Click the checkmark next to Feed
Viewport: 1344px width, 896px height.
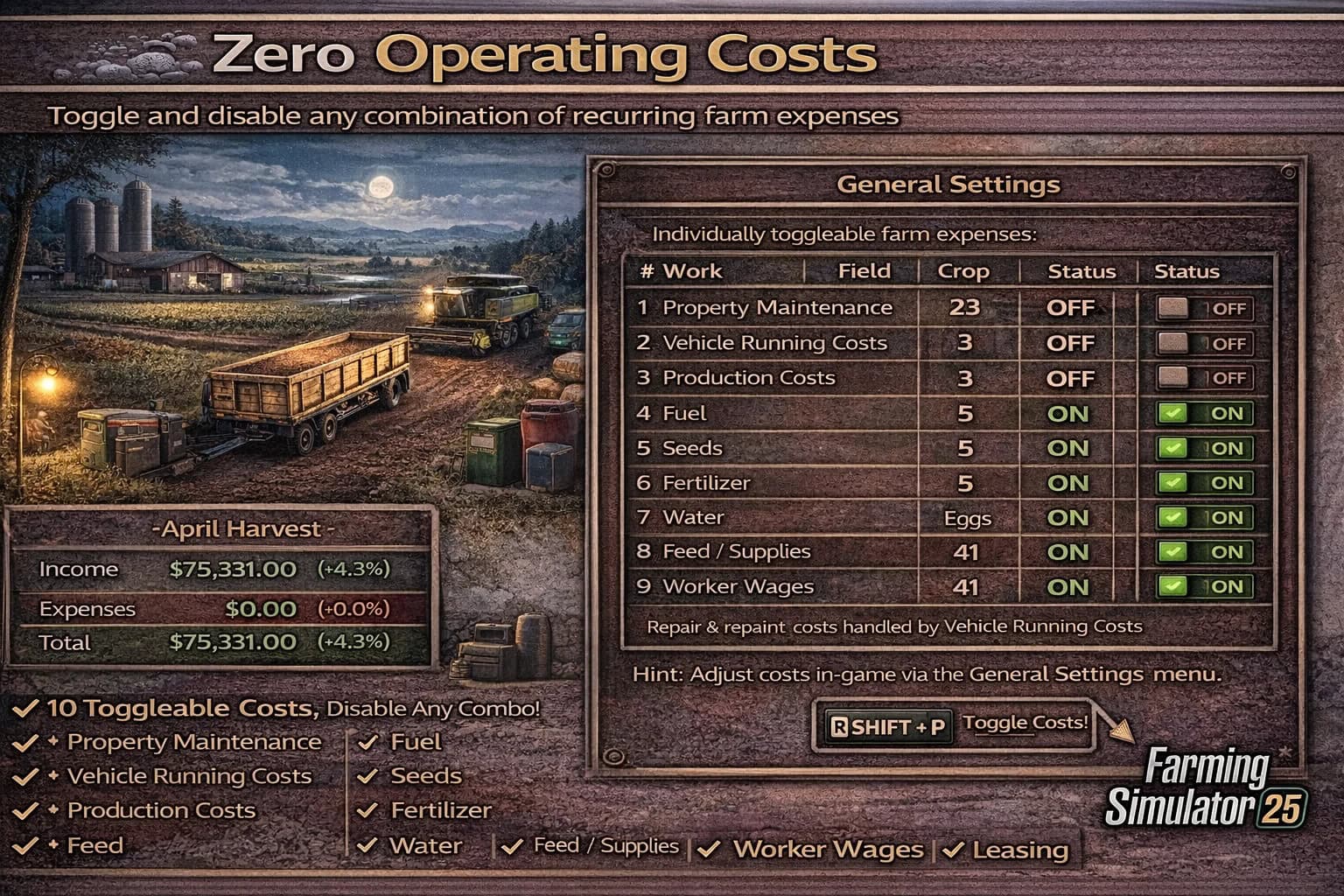[25, 845]
